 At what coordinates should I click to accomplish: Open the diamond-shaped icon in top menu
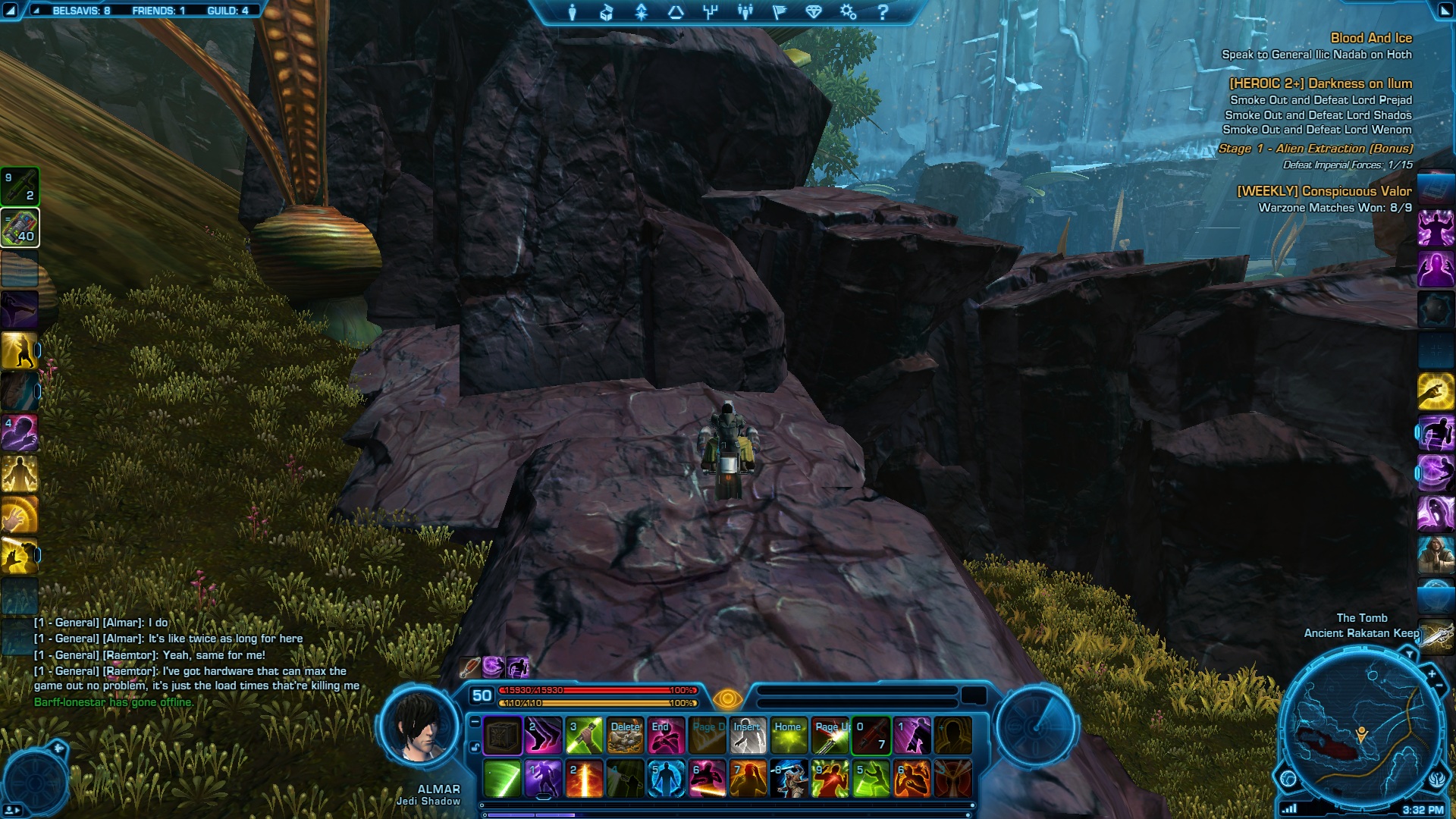pyautogui.click(x=814, y=12)
